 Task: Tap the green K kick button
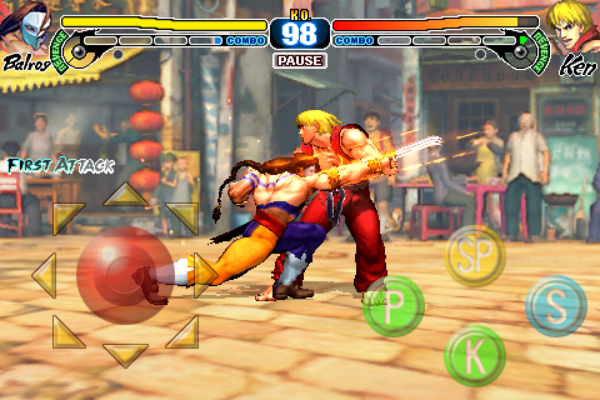(x=475, y=354)
